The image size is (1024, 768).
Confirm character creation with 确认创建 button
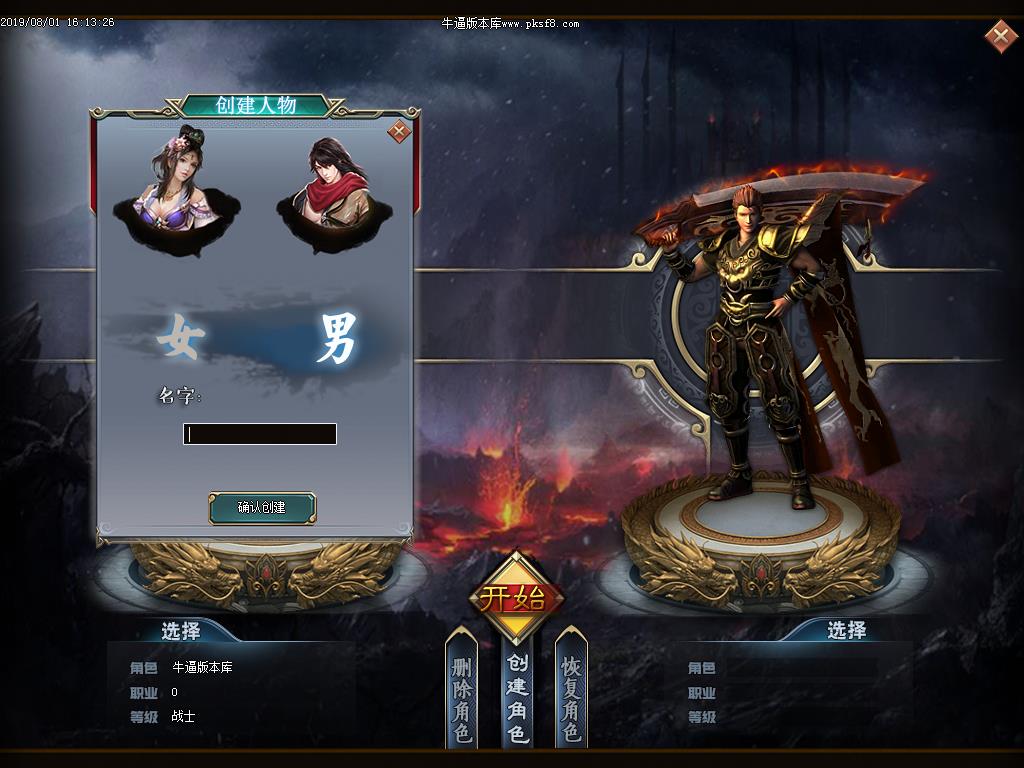262,508
